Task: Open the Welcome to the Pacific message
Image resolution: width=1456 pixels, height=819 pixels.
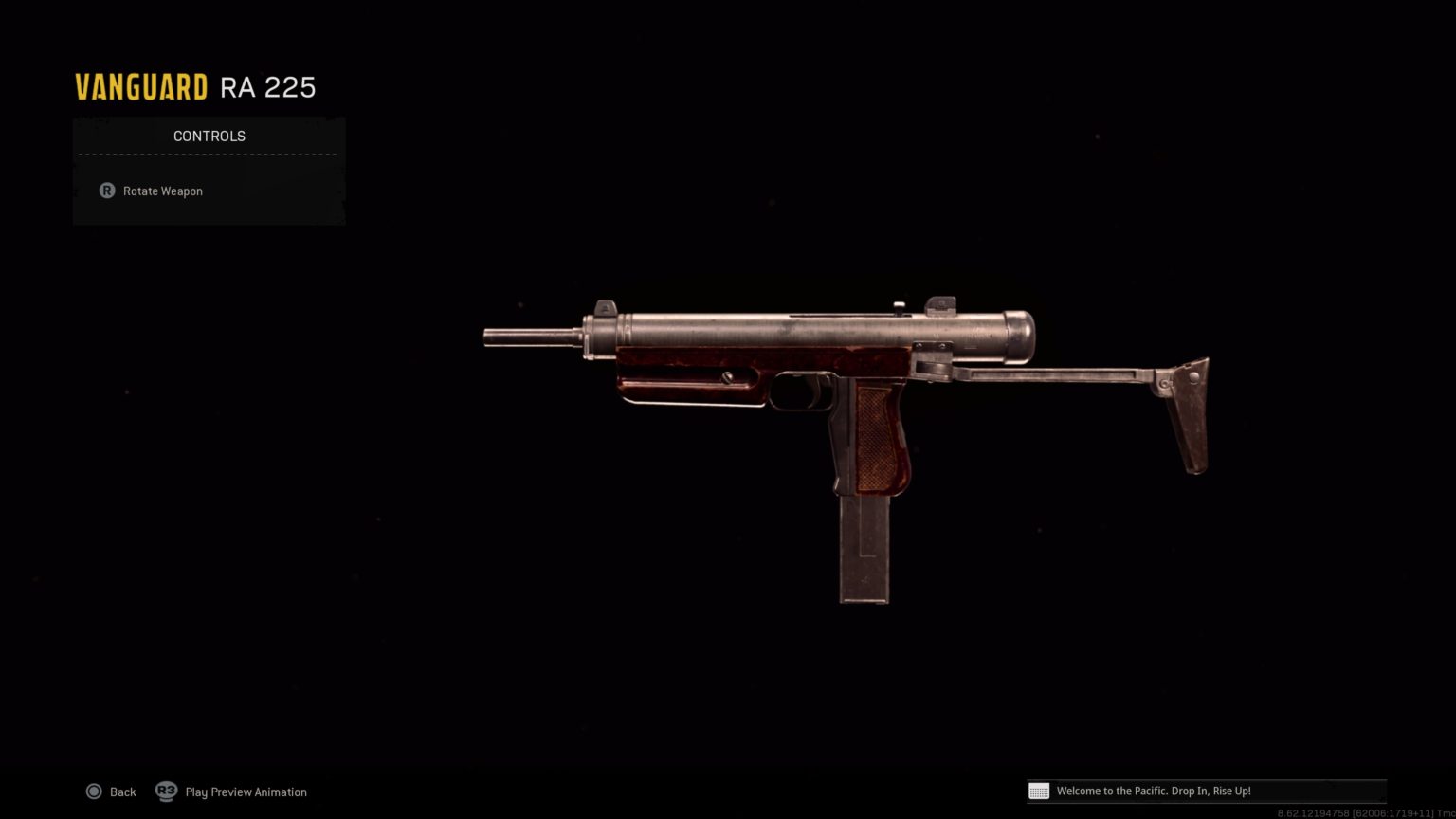Action: click(1204, 791)
